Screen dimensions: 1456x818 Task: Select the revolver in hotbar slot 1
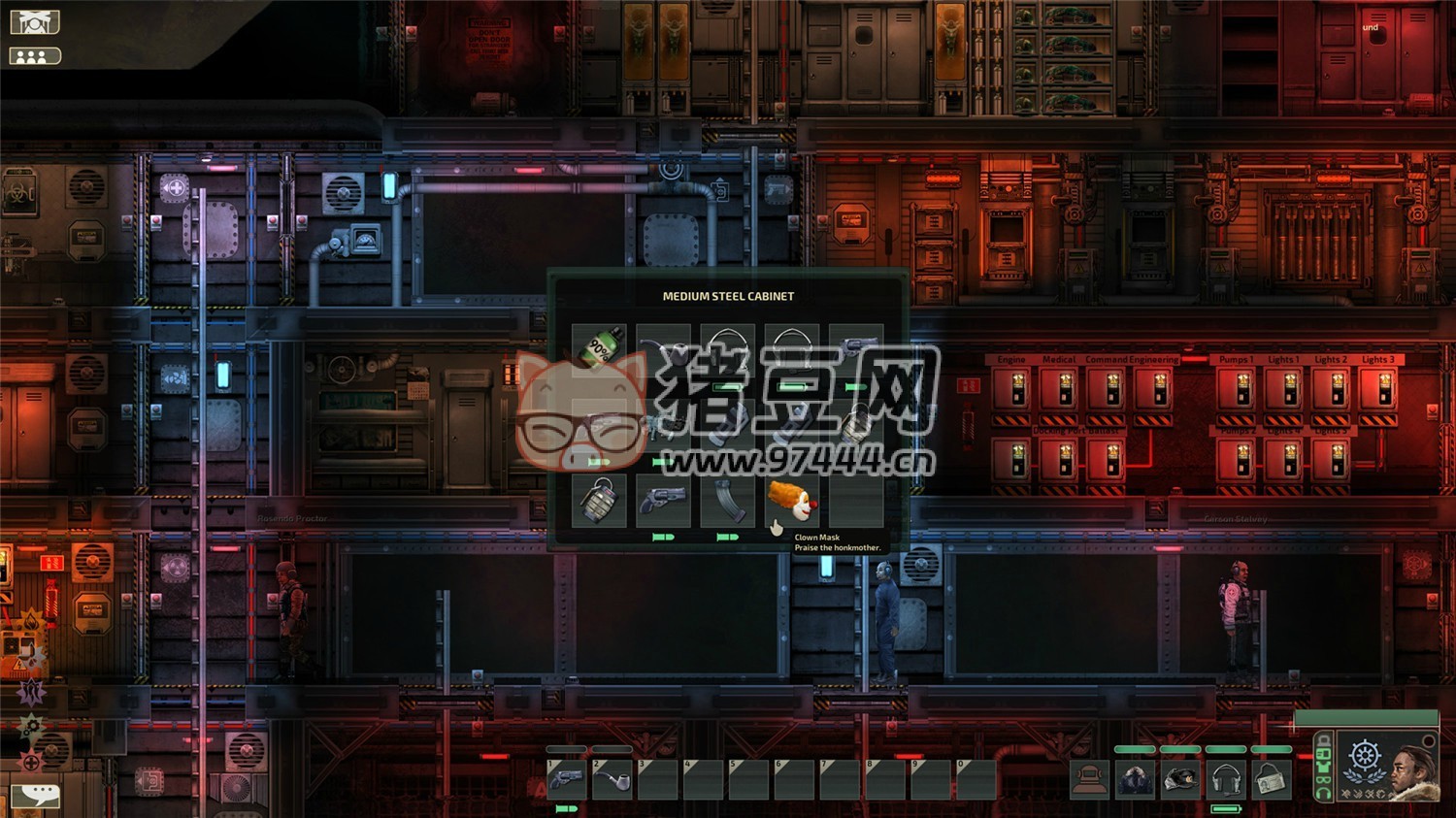[567, 779]
